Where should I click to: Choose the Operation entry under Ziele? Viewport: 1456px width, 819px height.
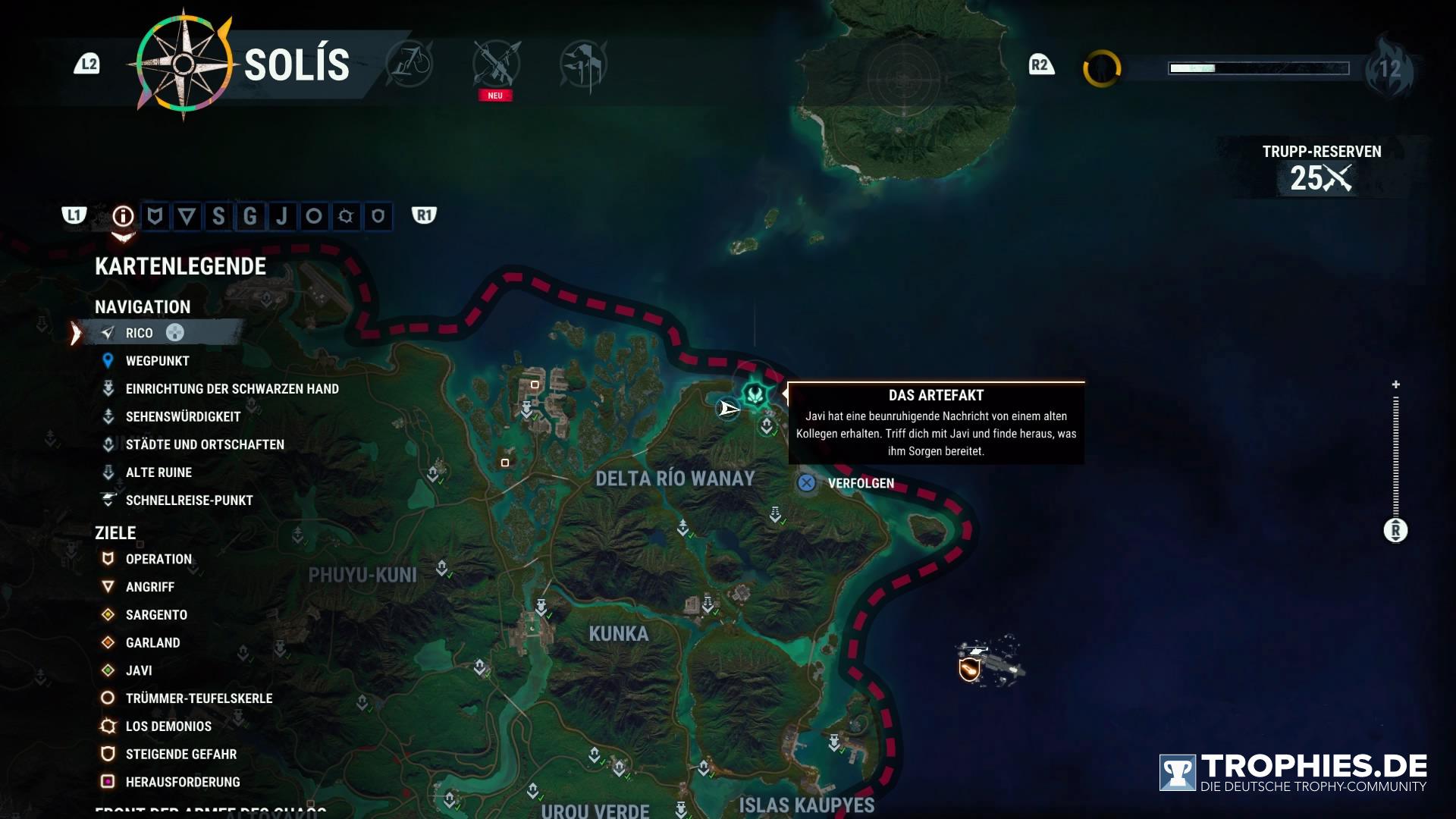click(x=158, y=559)
